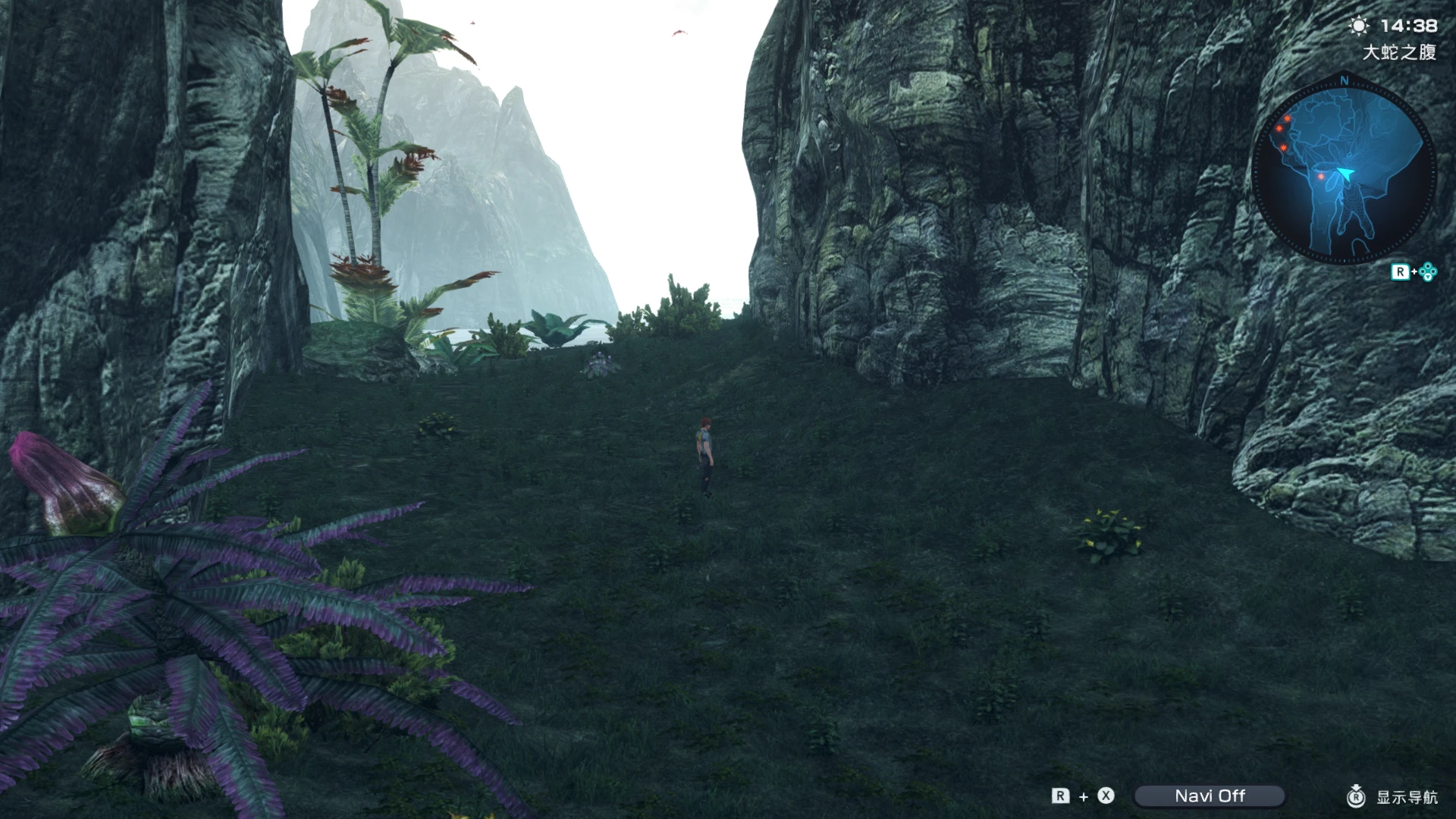Click the R button icon next to the d-pad

tap(1402, 271)
